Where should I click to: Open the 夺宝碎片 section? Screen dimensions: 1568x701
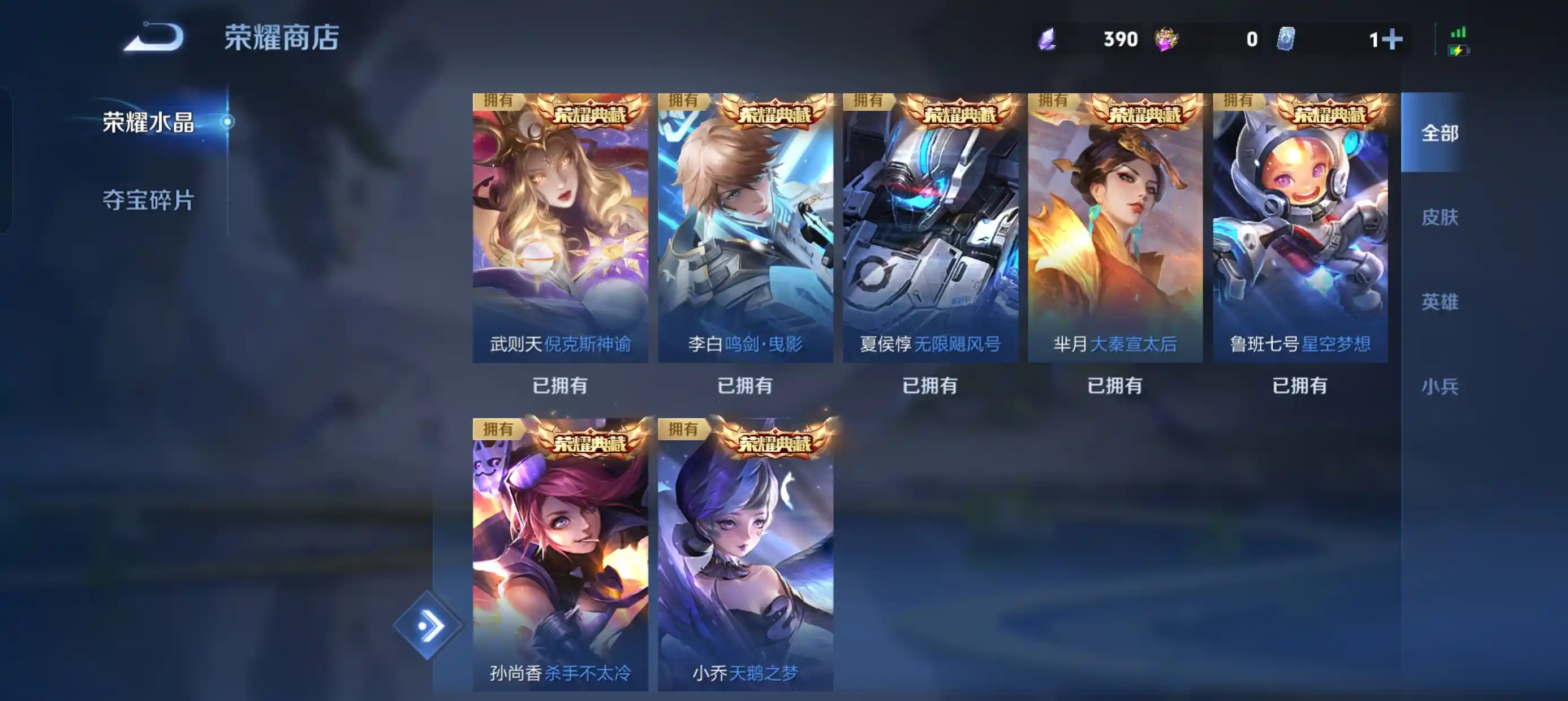pos(150,201)
